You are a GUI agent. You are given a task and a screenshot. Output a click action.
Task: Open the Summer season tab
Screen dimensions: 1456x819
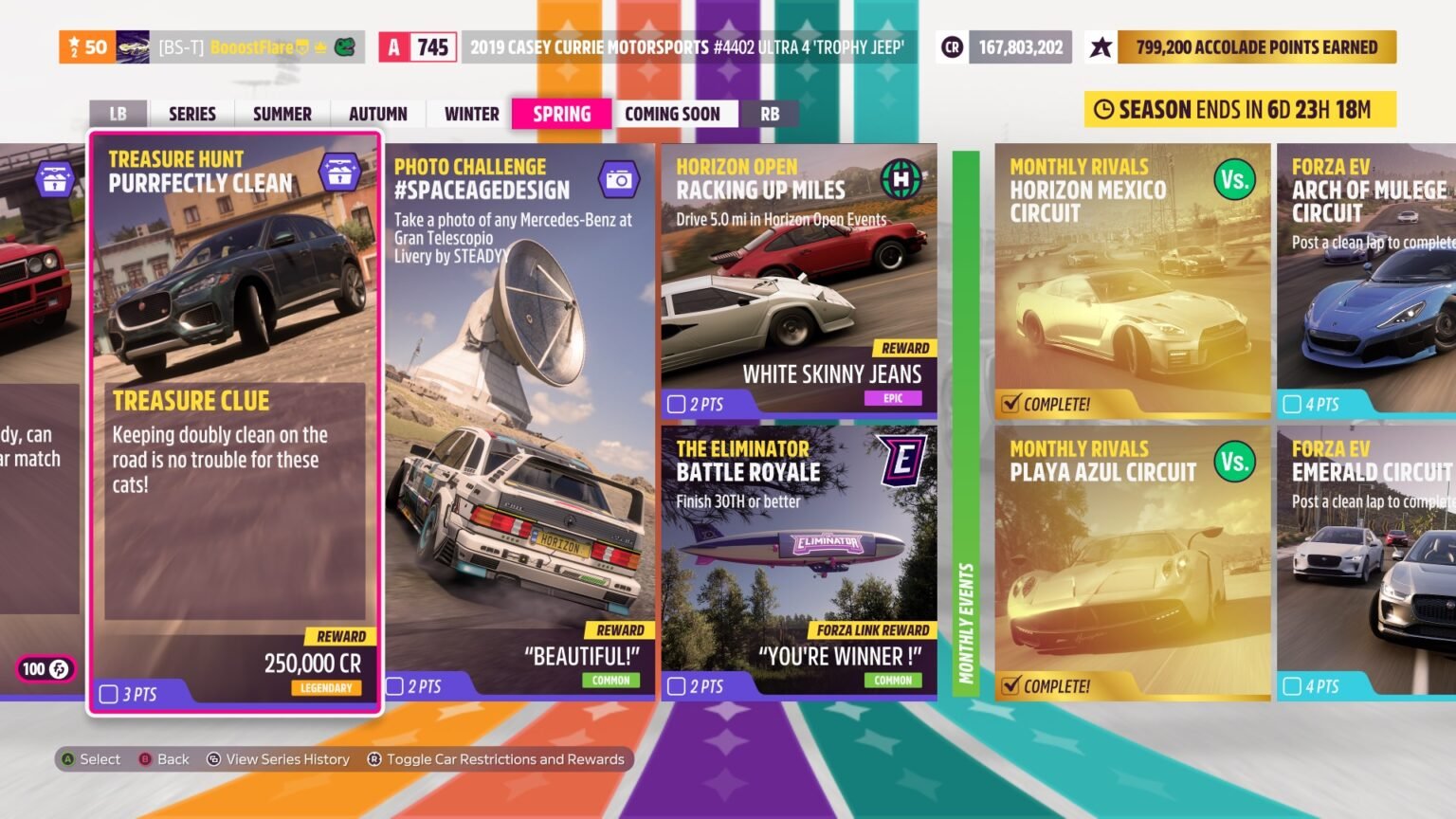point(282,114)
